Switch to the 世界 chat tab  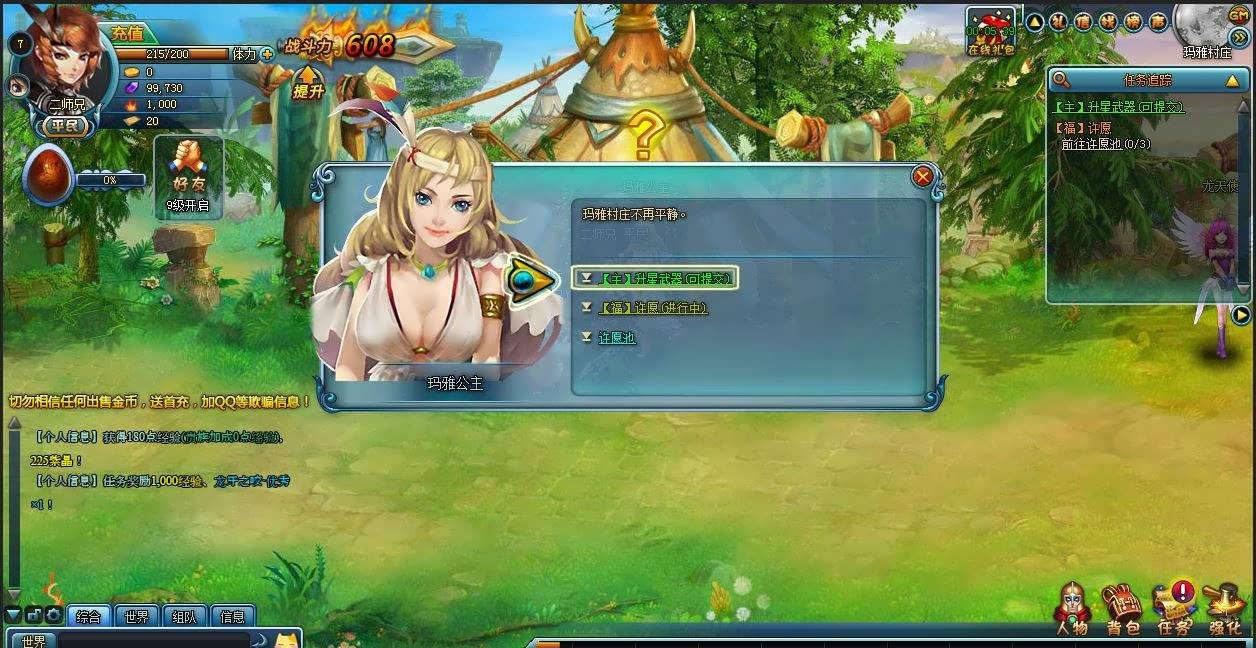[137, 617]
